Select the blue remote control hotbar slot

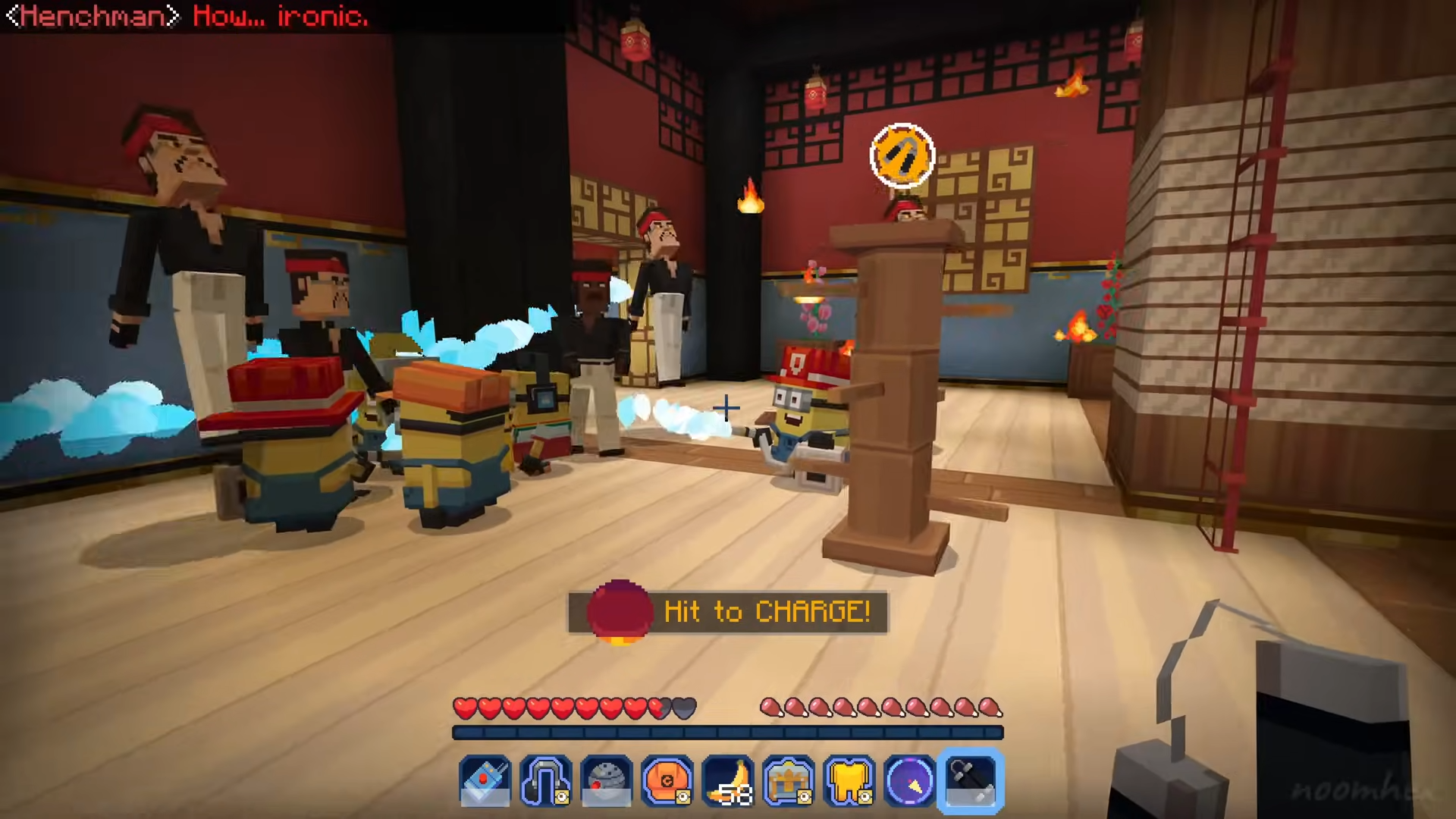(x=485, y=780)
